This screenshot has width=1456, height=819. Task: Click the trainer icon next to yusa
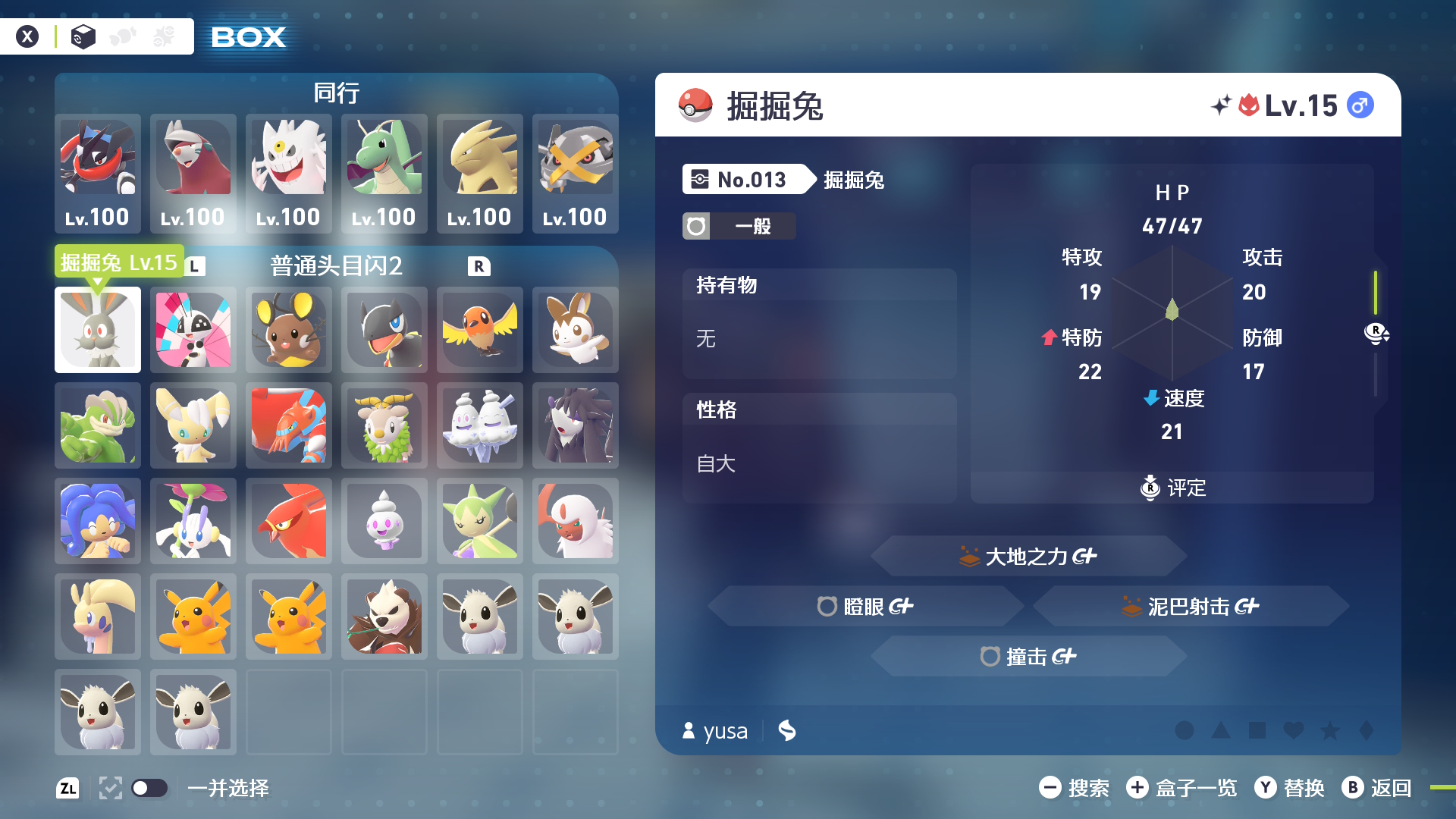(688, 730)
